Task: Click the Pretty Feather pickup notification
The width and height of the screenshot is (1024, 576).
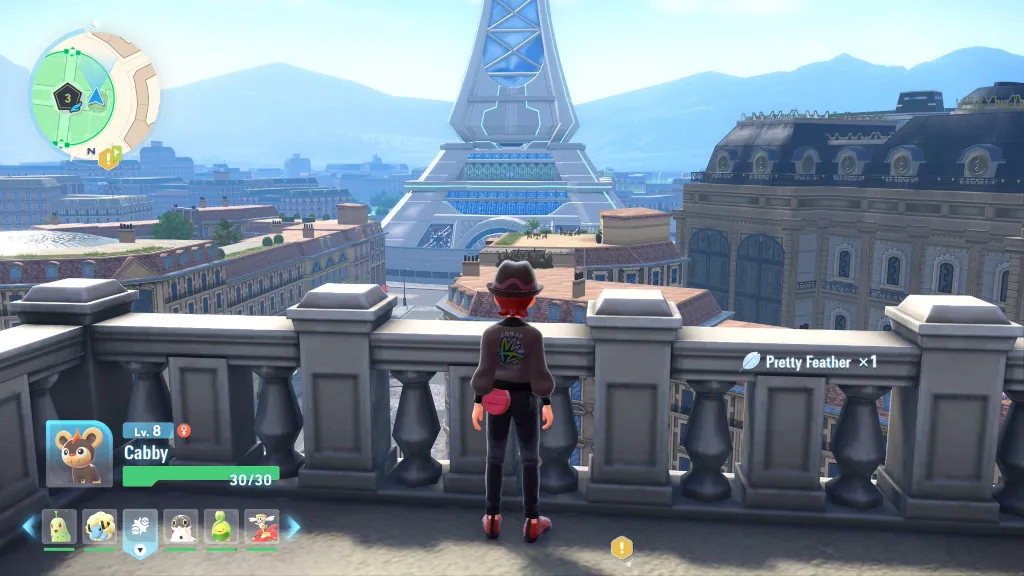Action: click(x=810, y=362)
